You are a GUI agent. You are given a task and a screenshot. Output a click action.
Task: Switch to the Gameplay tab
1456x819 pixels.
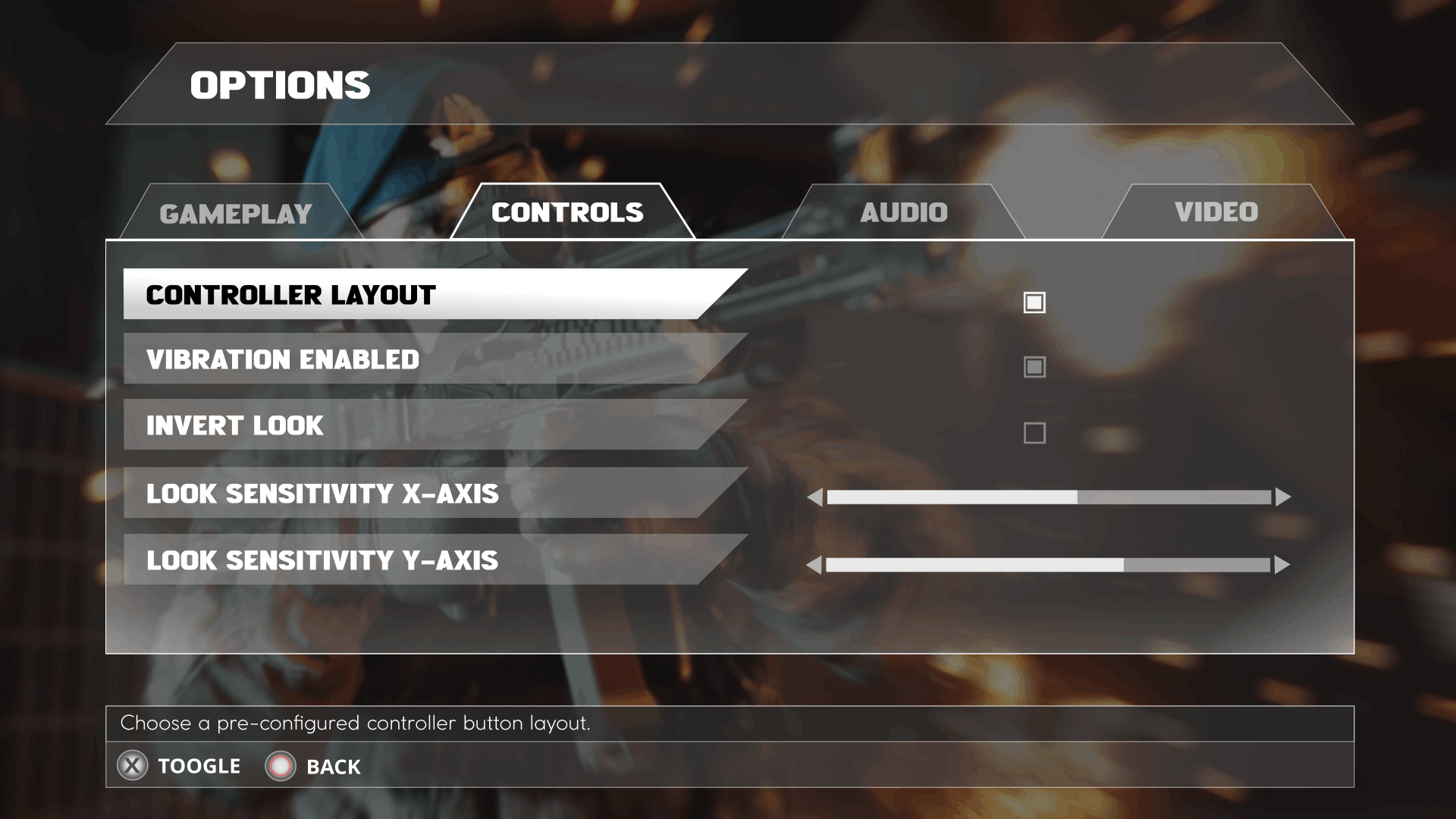pos(236,214)
